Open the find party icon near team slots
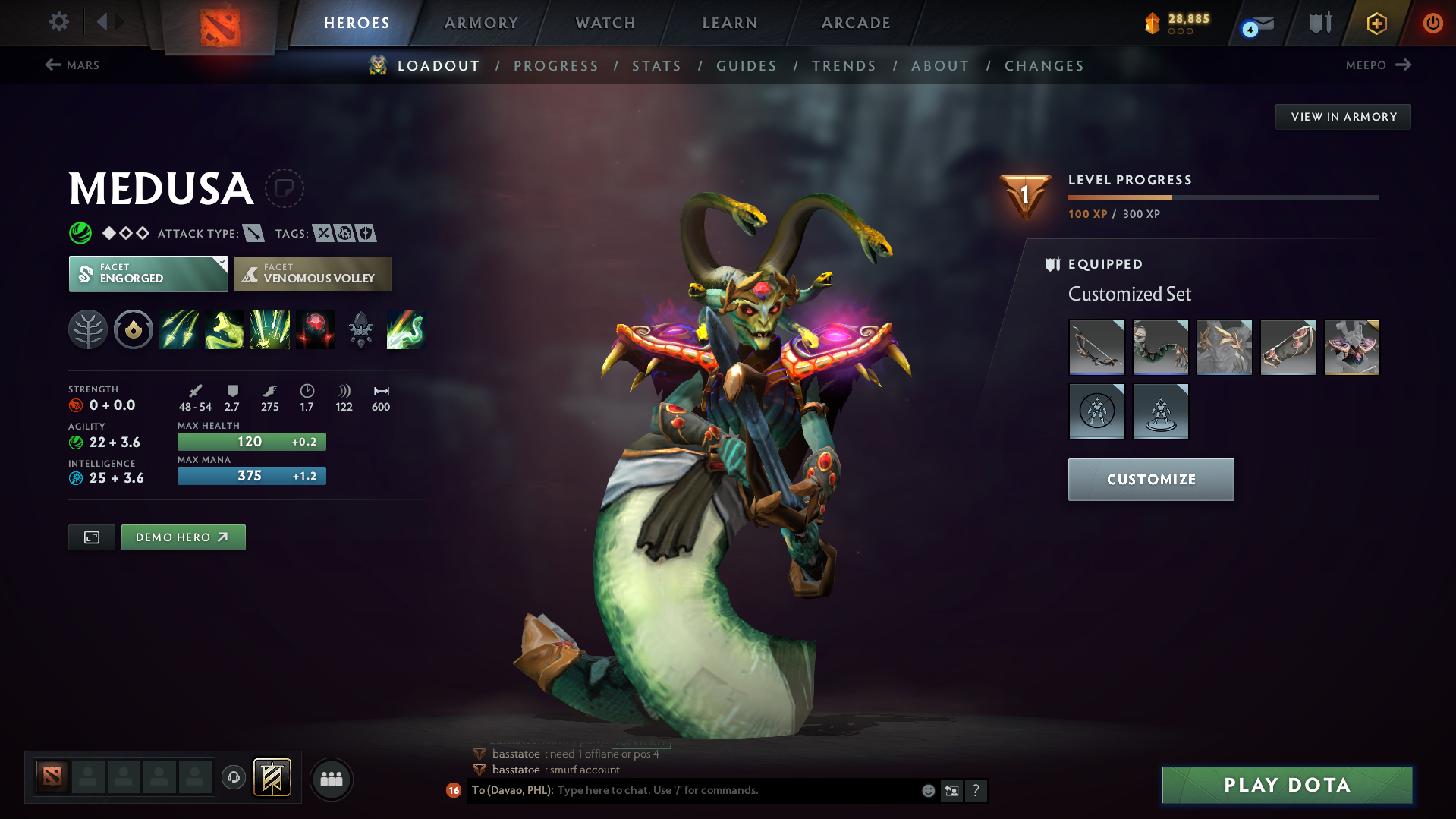The image size is (1456, 819). (332, 779)
